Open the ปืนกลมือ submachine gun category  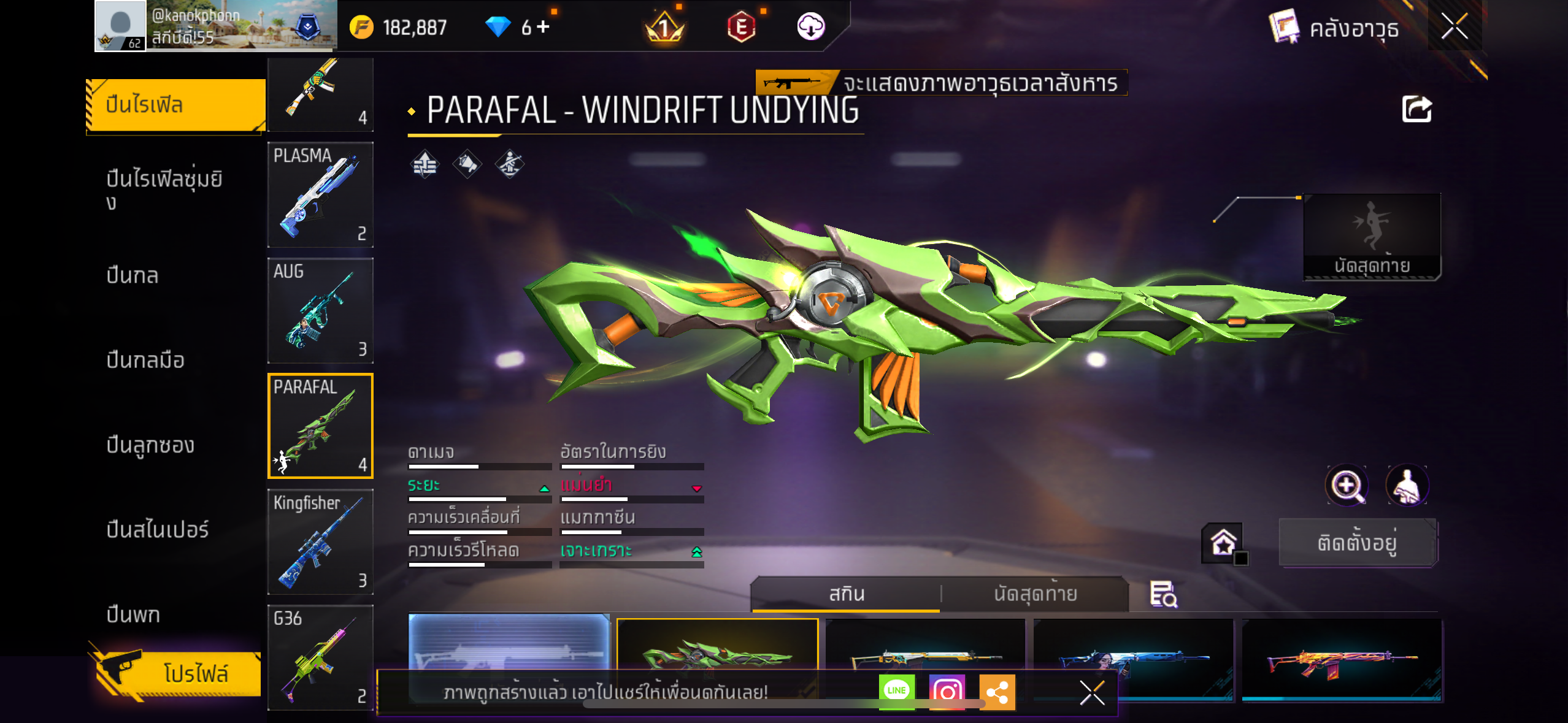(x=145, y=360)
